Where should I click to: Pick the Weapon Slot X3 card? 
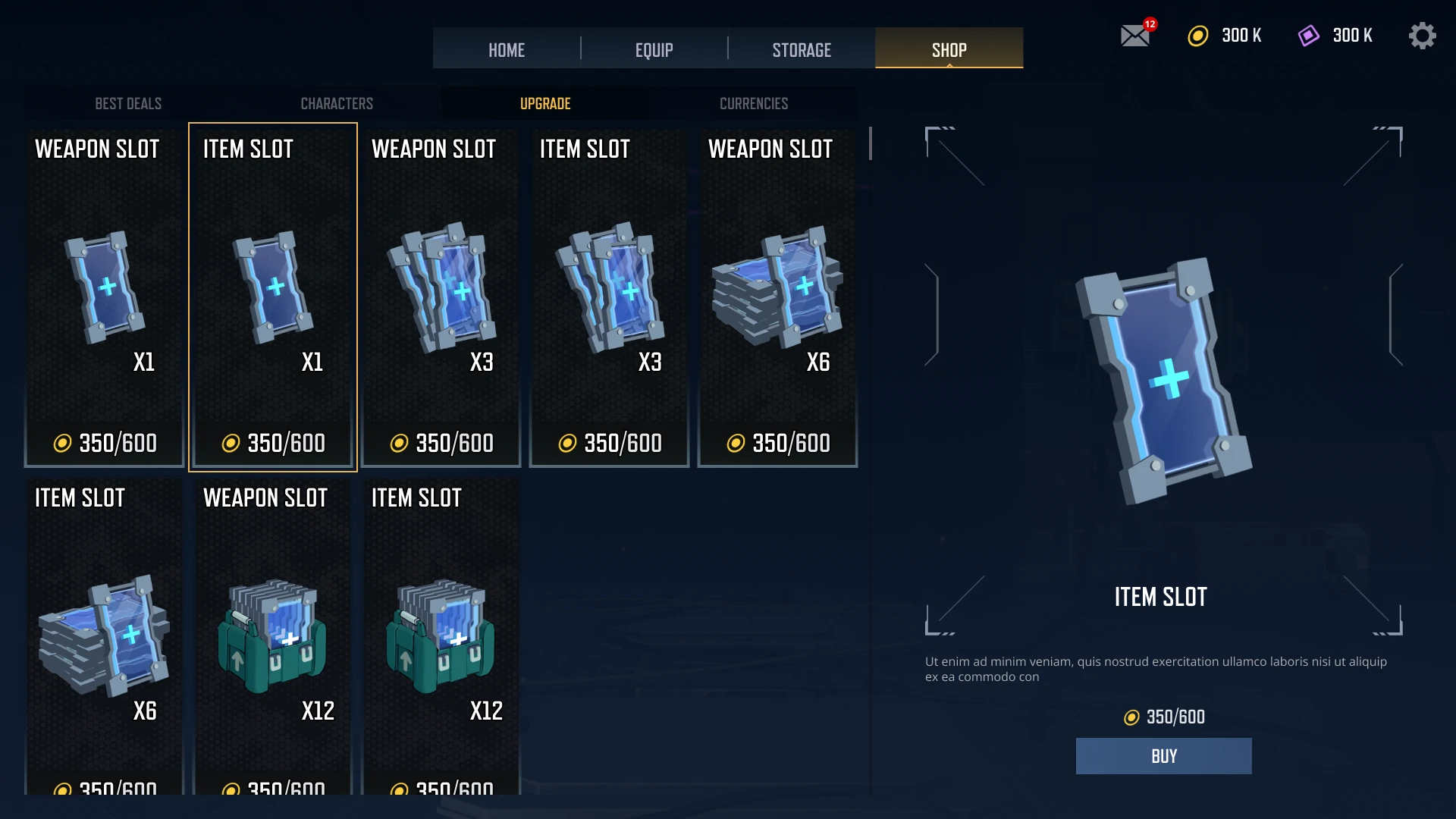pos(441,297)
